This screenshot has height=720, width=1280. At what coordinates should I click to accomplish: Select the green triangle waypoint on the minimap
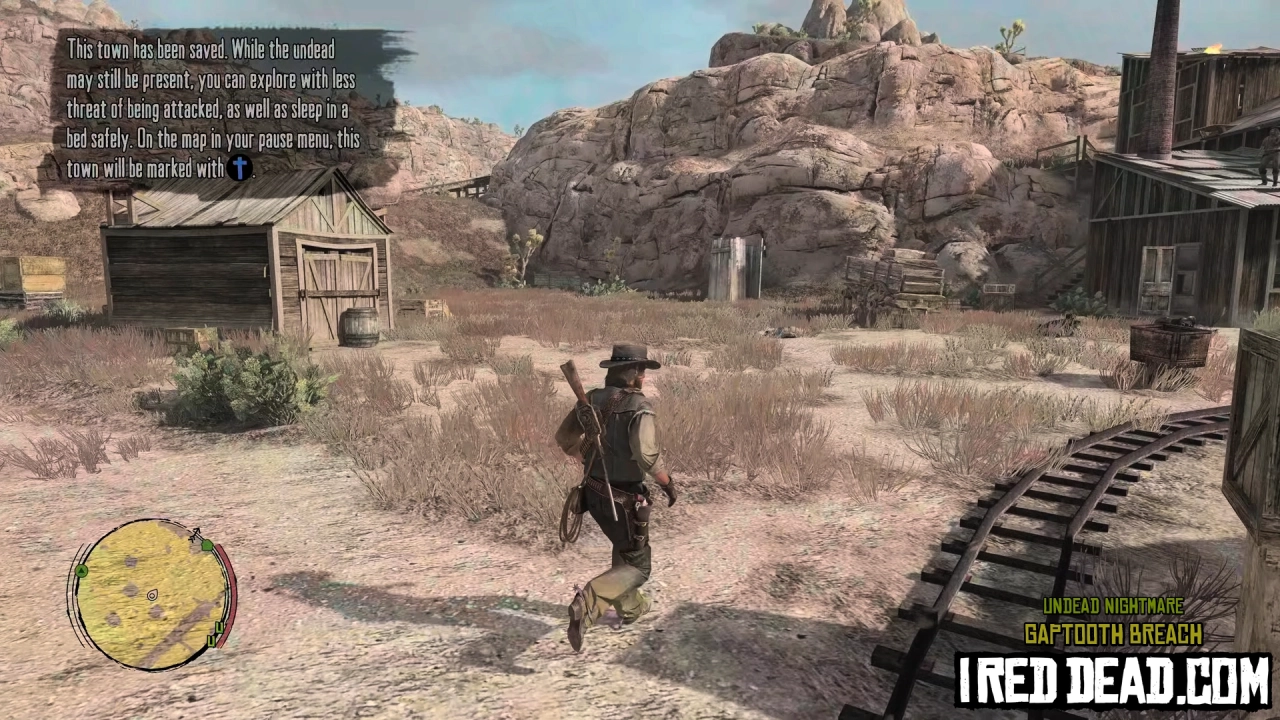(81, 568)
